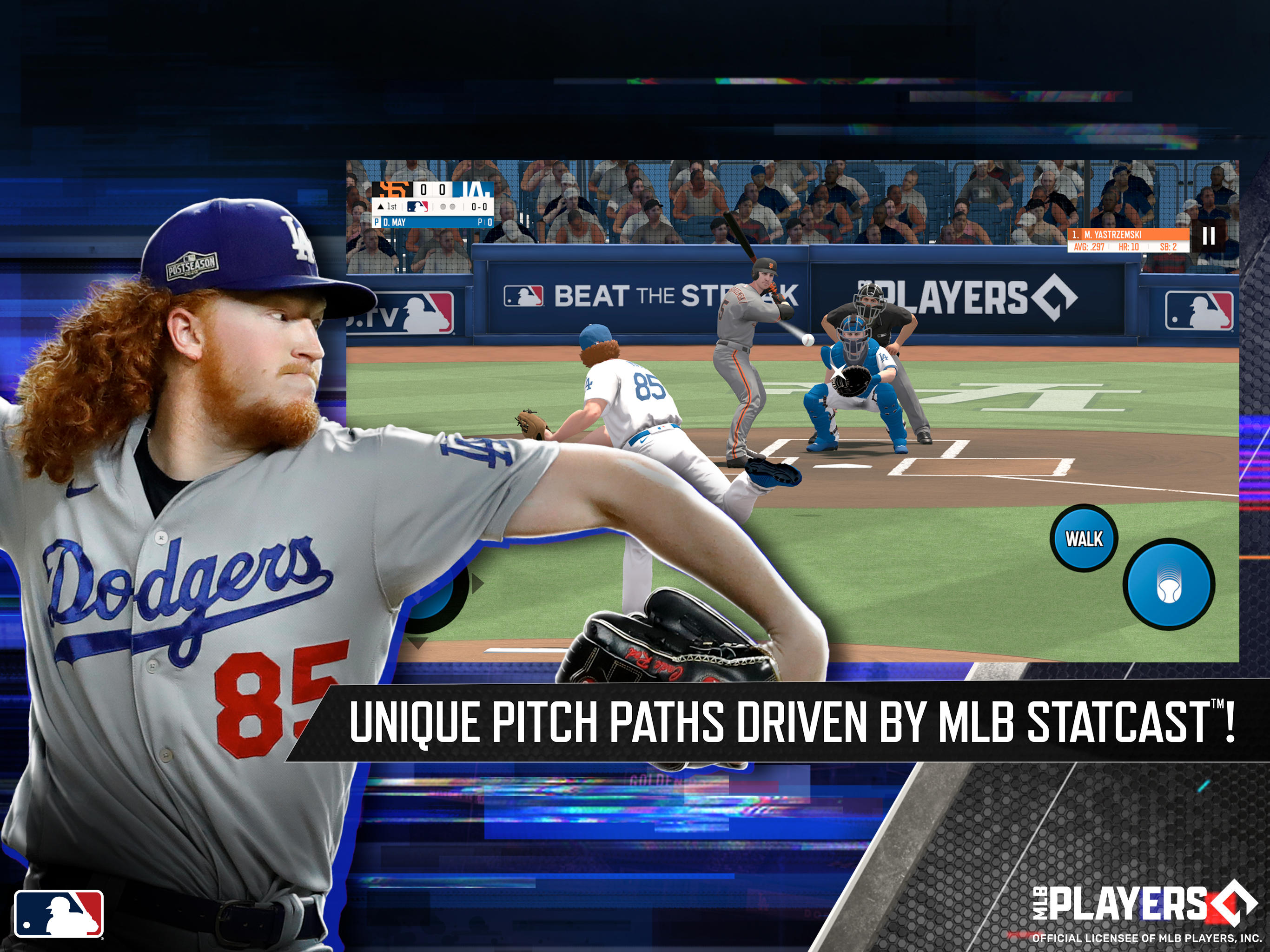This screenshot has width=1270, height=952.
Task: Toggle the first out indicator dot
Action: click(x=444, y=207)
